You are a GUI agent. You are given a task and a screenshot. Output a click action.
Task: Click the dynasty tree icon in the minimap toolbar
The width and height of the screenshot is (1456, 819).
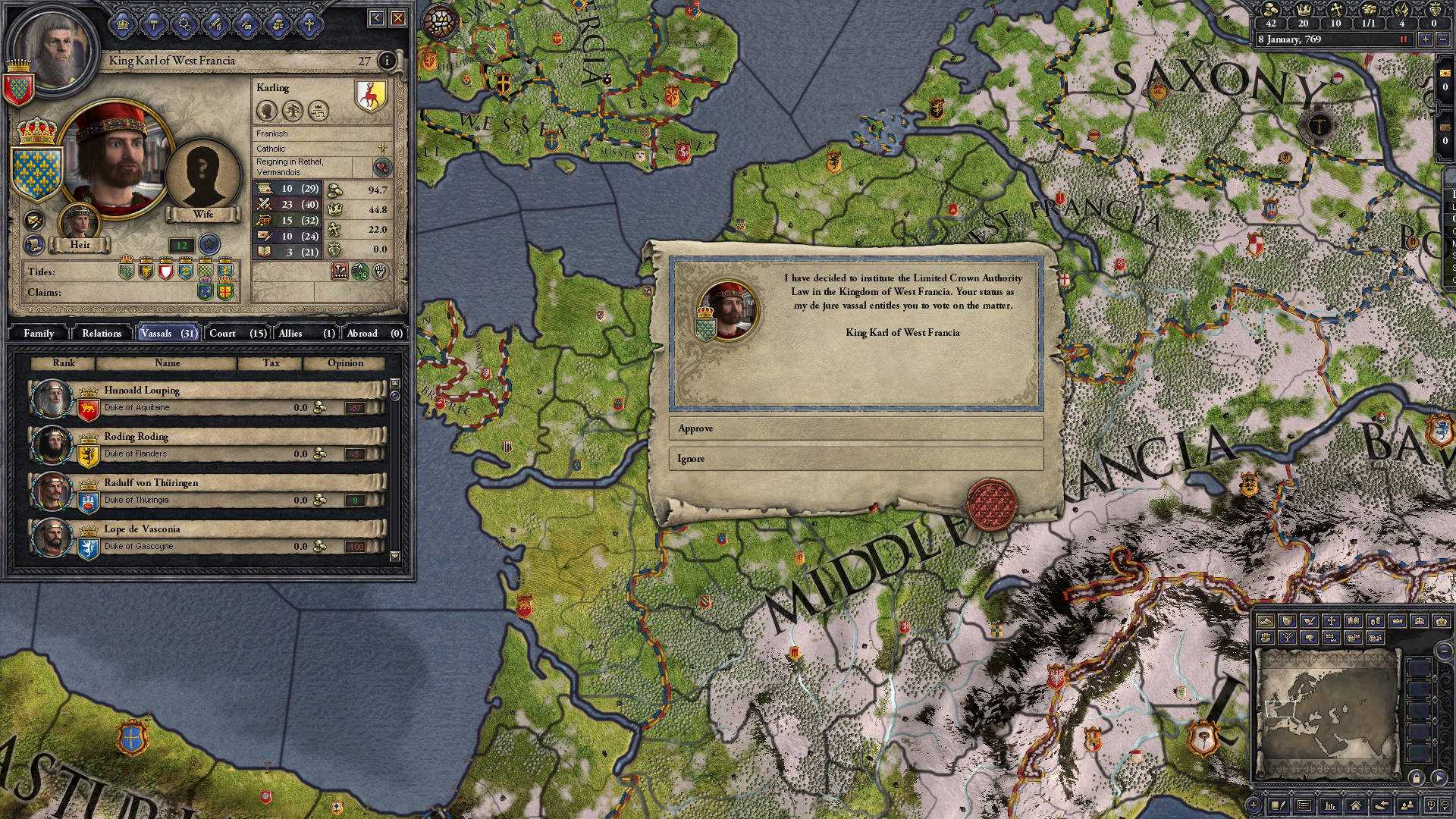[x=1288, y=639]
